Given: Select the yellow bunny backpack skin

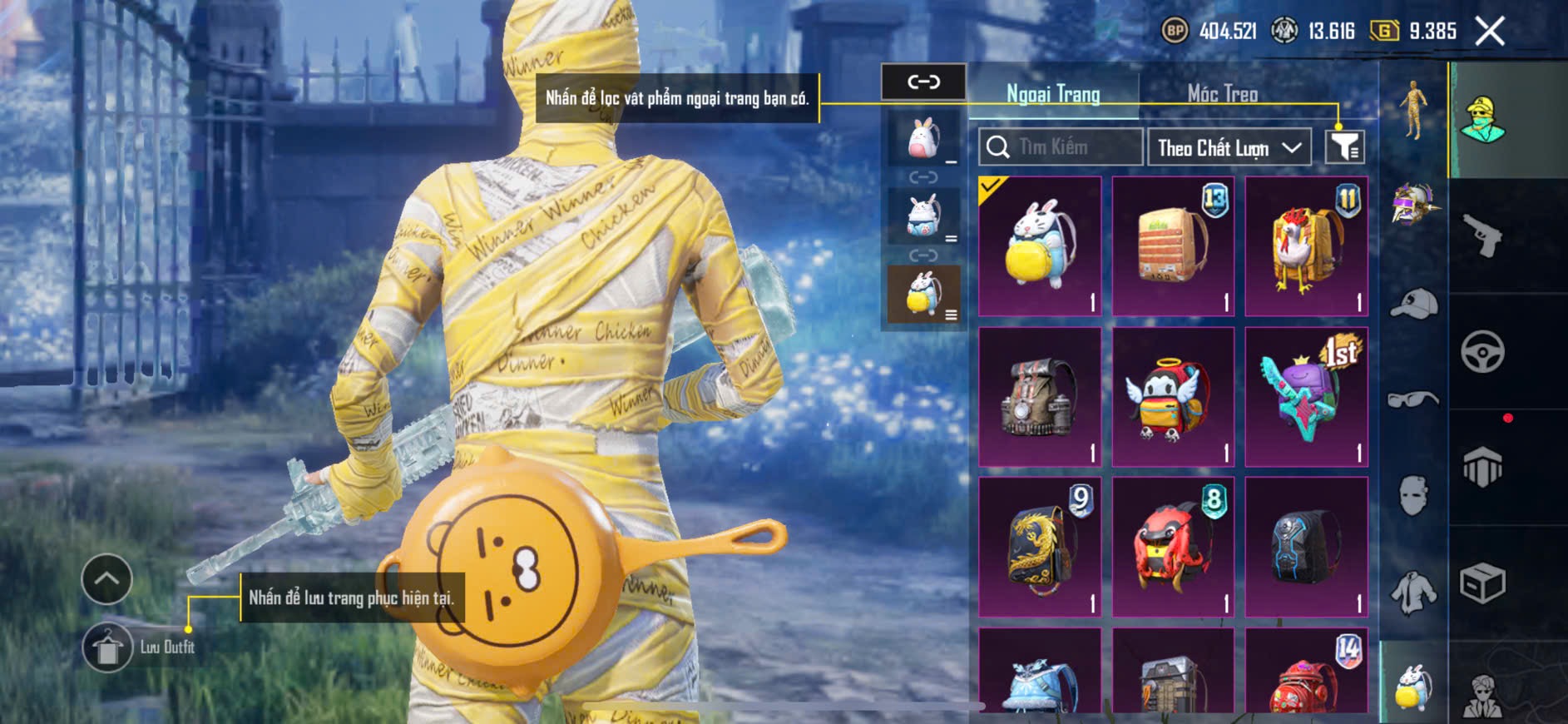Looking at the screenshot, I should click(1040, 245).
